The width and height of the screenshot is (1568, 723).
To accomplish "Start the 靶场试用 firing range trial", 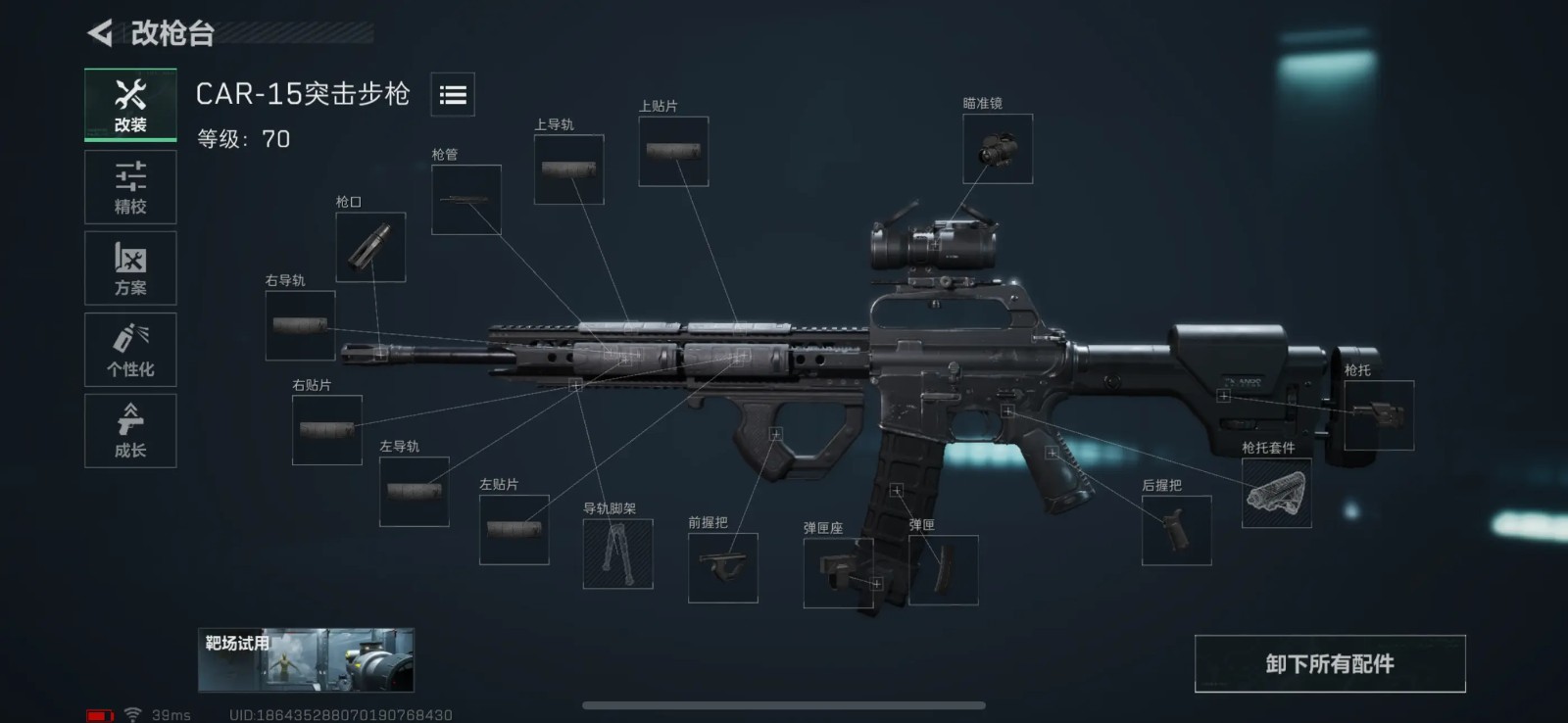I will click(x=306, y=660).
